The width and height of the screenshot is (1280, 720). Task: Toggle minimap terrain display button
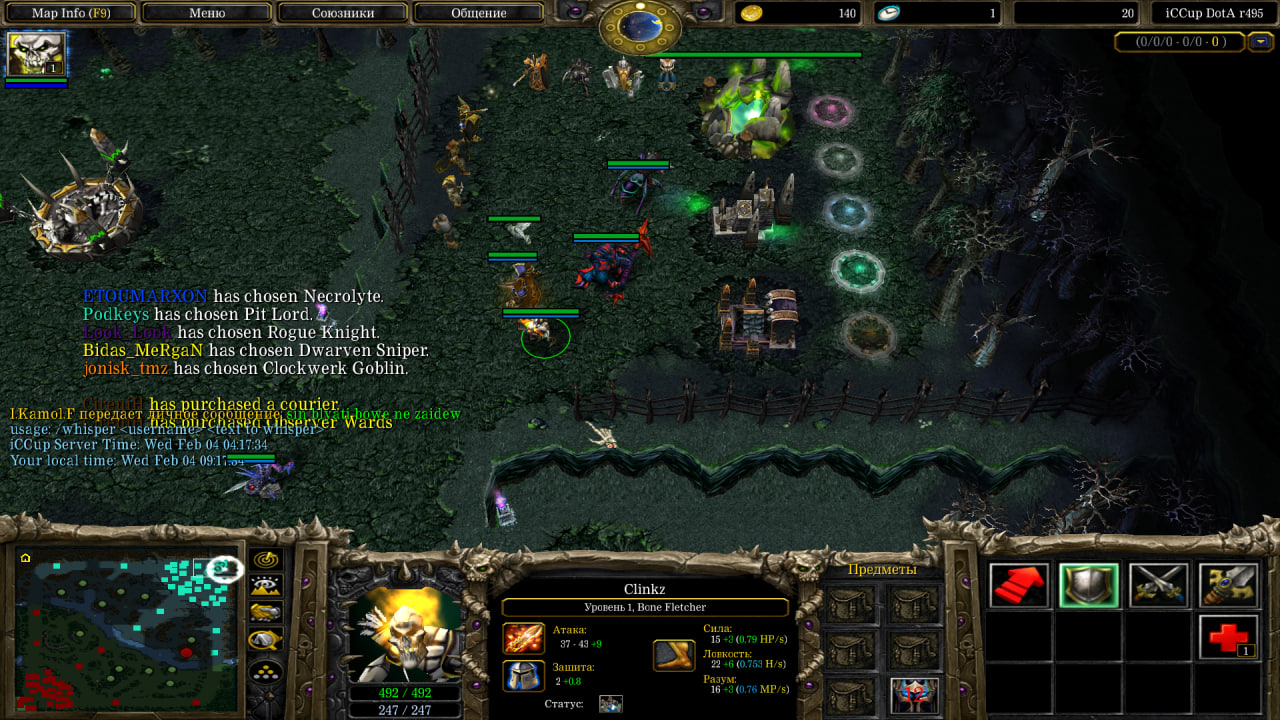coord(266,586)
